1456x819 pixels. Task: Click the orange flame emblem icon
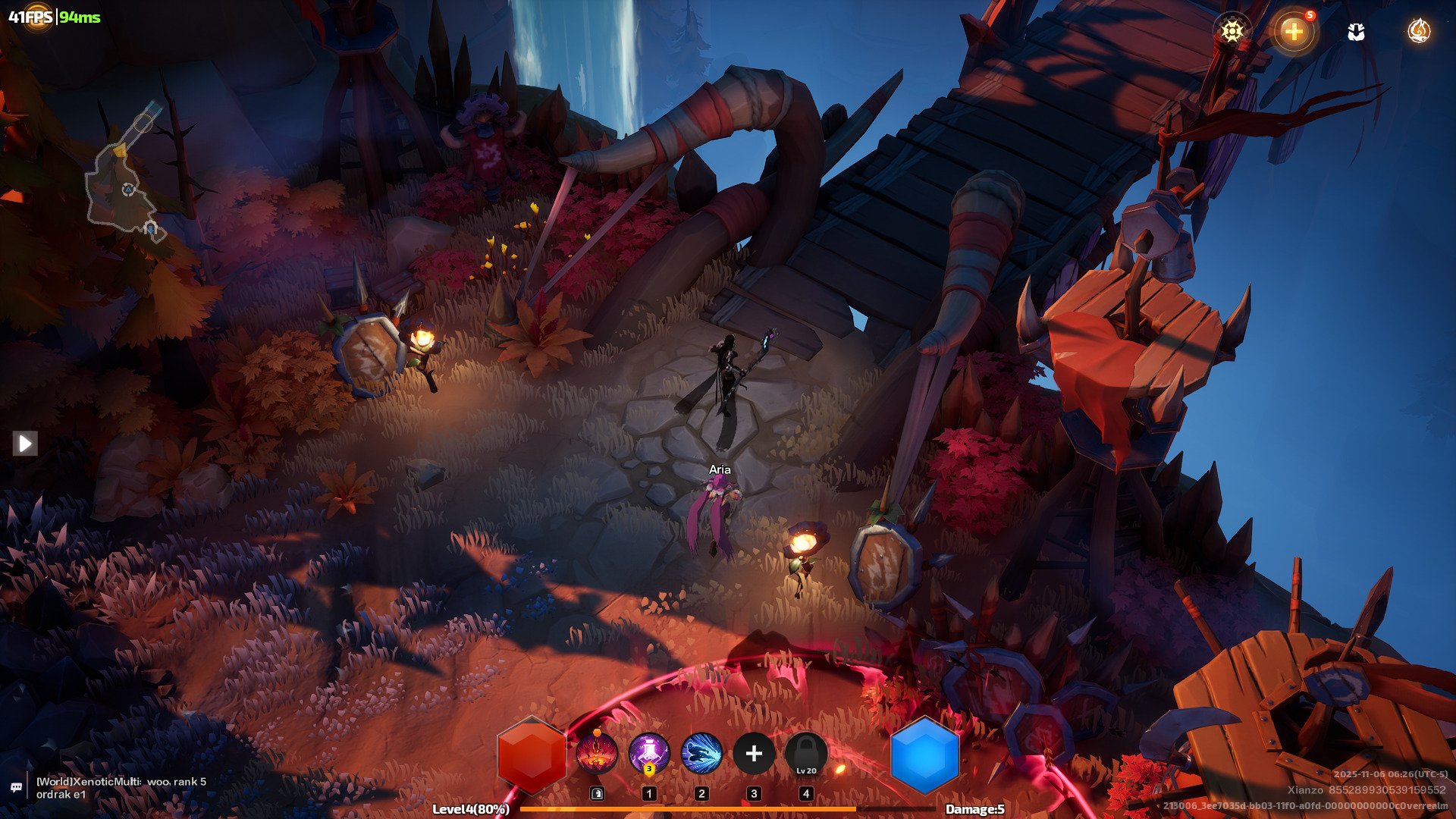click(x=1419, y=31)
